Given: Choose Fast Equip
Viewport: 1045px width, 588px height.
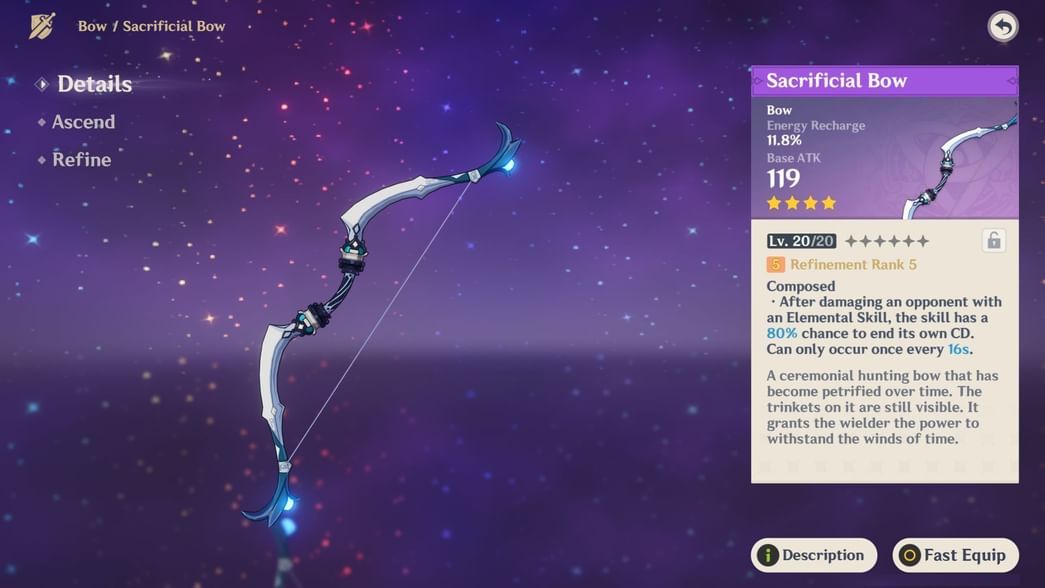Looking at the screenshot, I should tap(955, 555).
